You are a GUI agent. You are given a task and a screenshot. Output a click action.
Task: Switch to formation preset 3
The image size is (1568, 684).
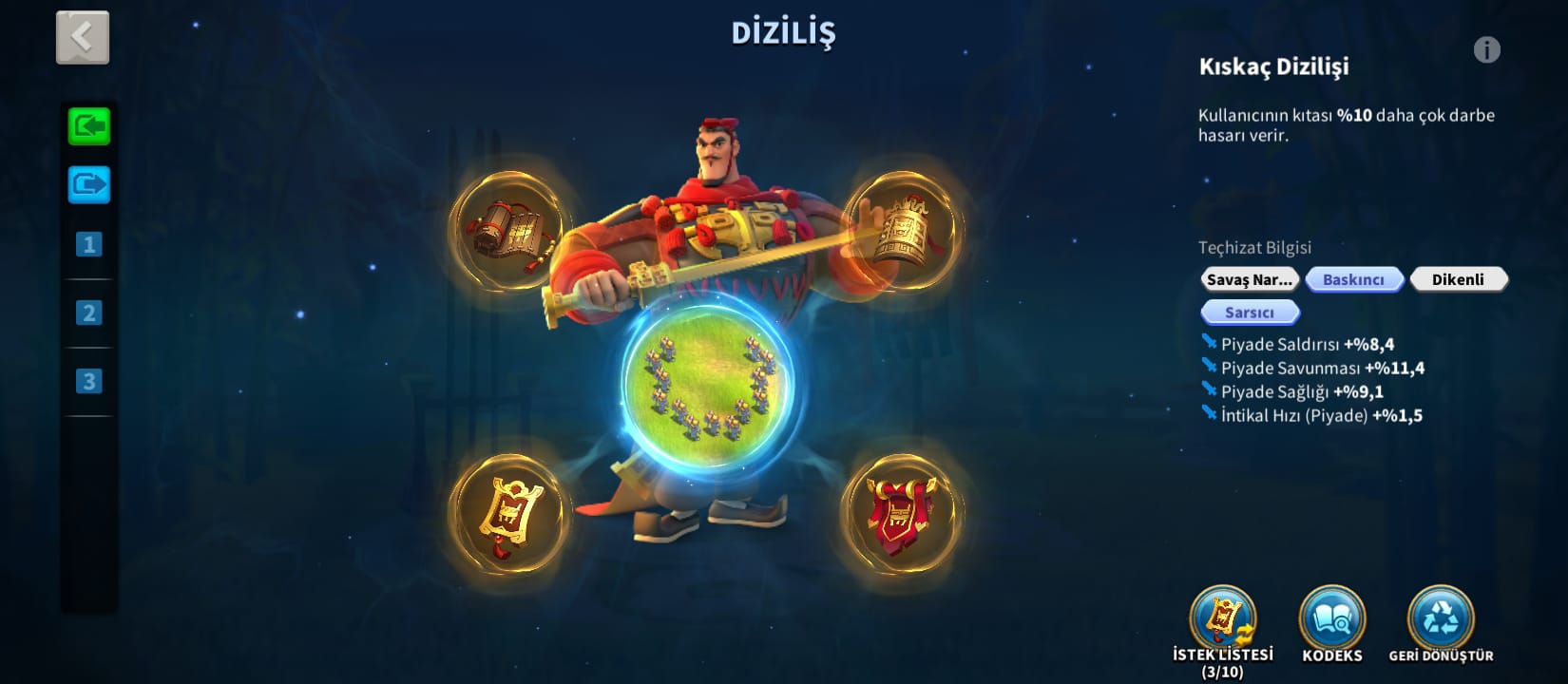coord(89,381)
